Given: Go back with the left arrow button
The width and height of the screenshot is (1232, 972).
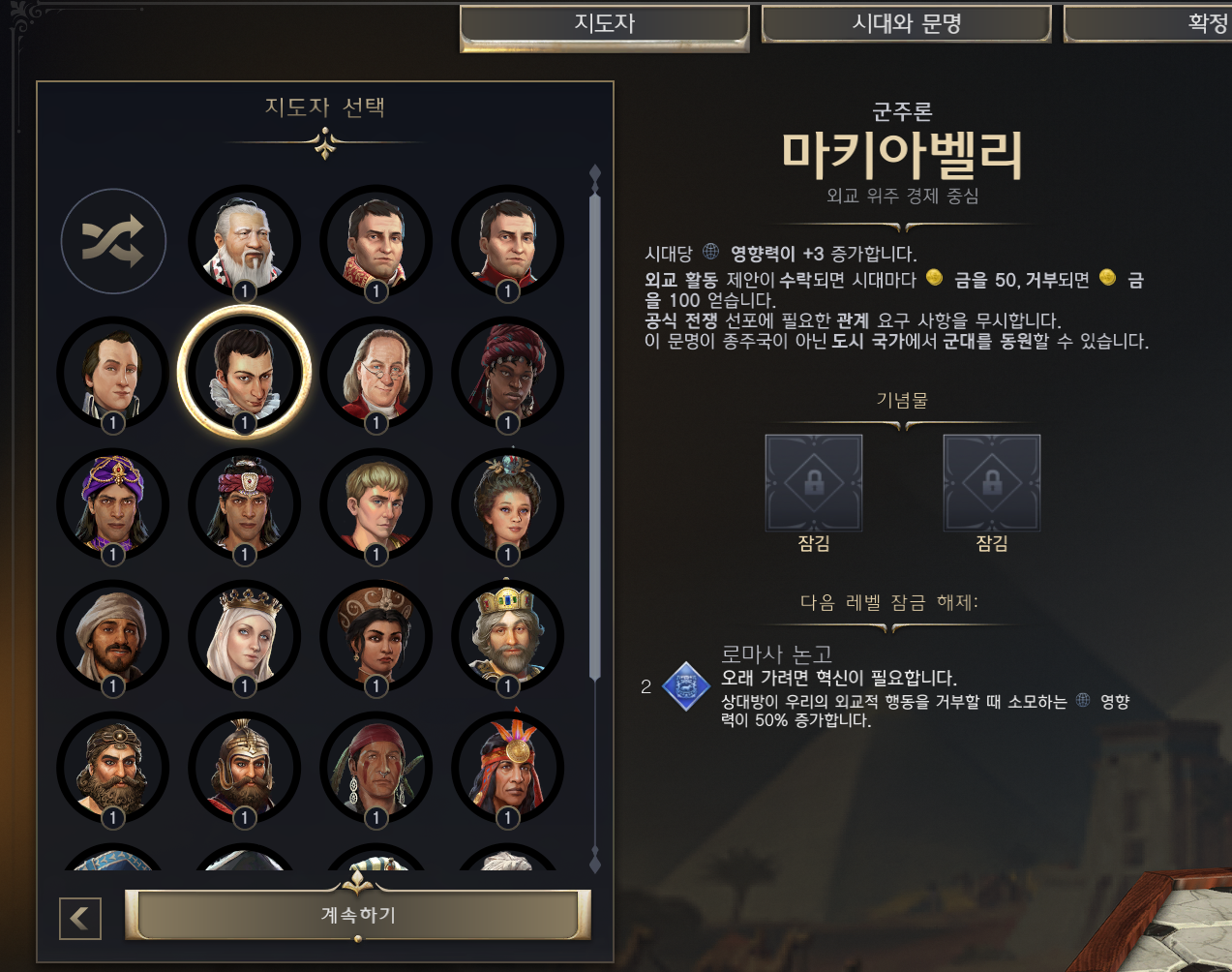Looking at the screenshot, I should 80,918.
